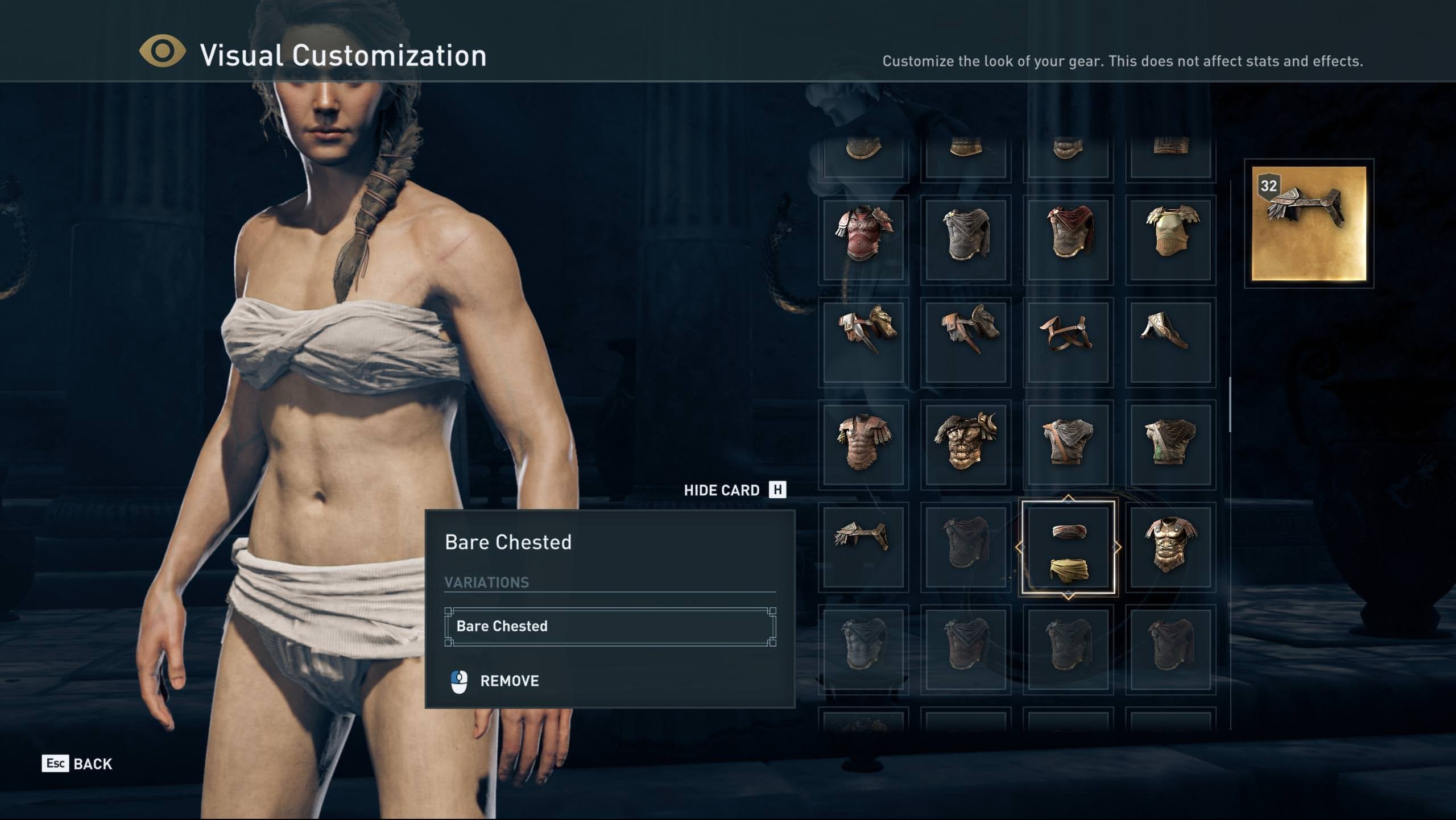Pick the gray chainmail with diagonal strap
This screenshot has width=1456, height=820.
click(1068, 444)
